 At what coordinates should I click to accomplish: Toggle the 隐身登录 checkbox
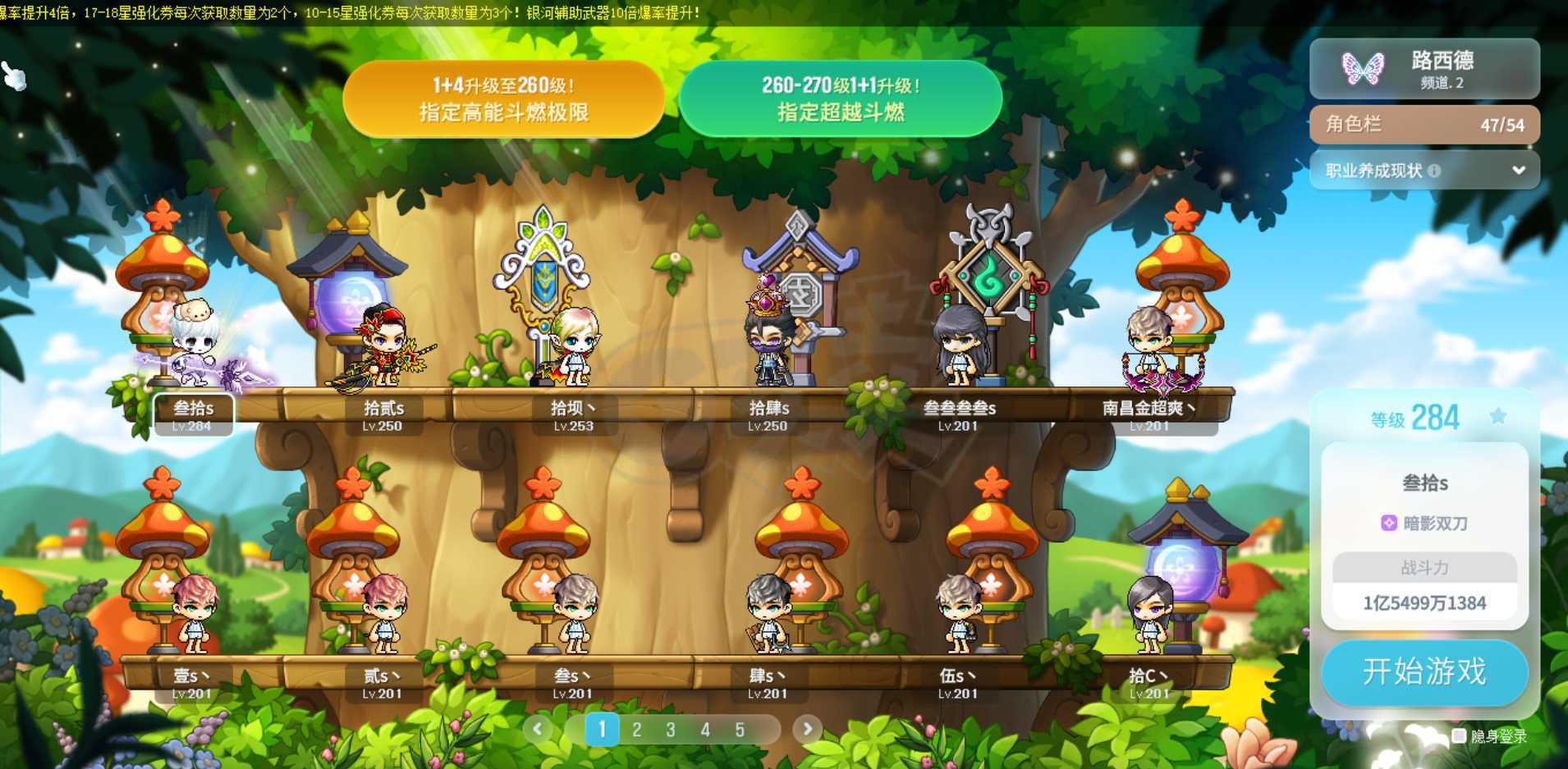pos(1459,736)
